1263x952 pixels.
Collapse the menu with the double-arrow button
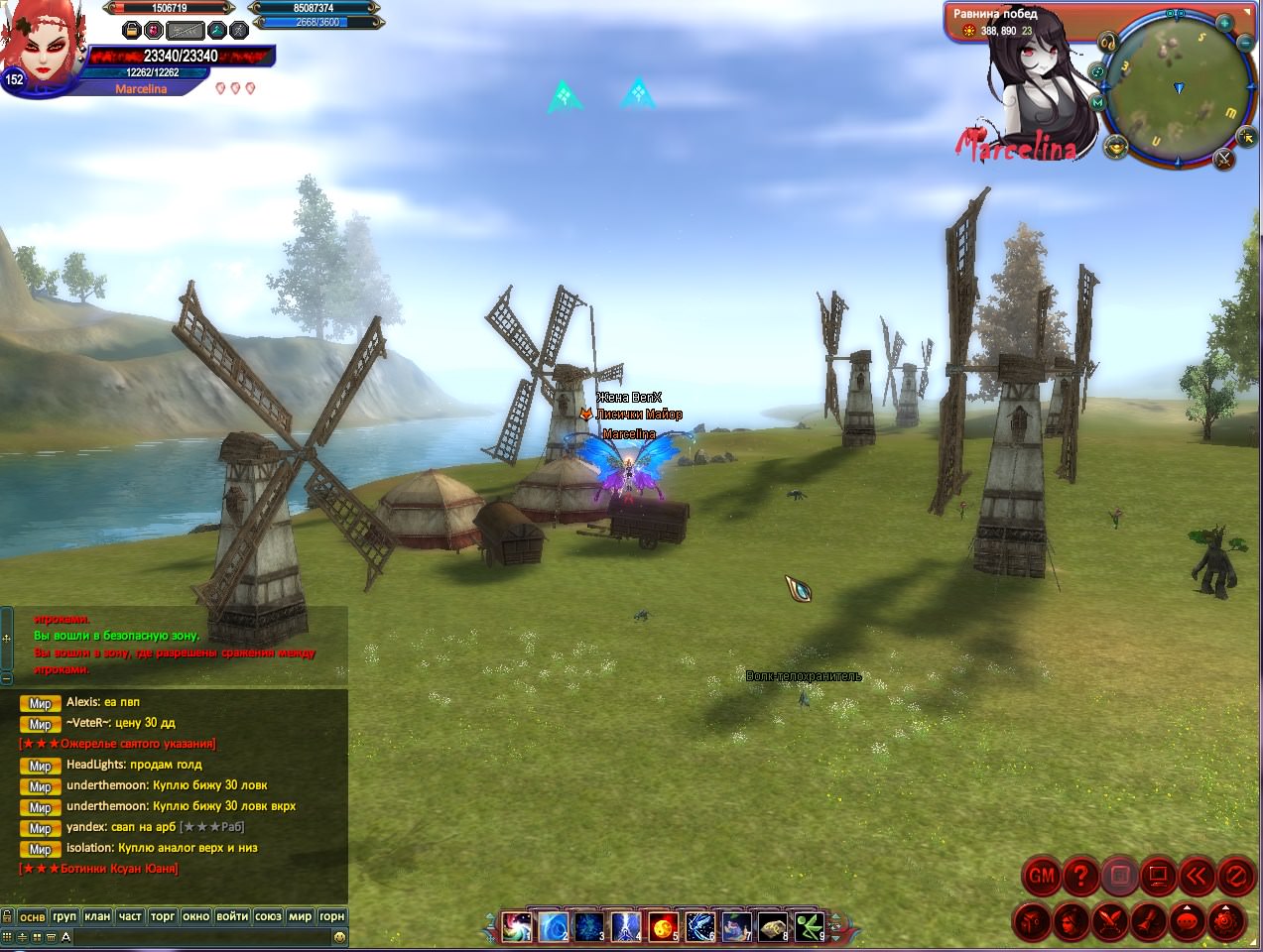(x=1198, y=877)
